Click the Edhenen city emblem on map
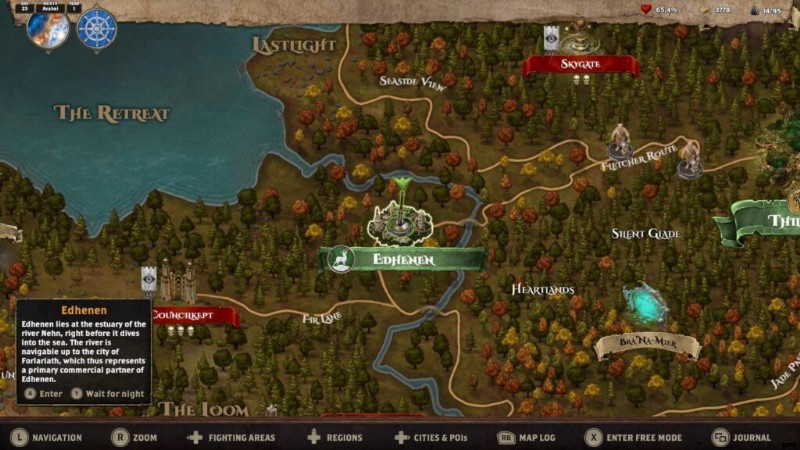 (x=400, y=215)
